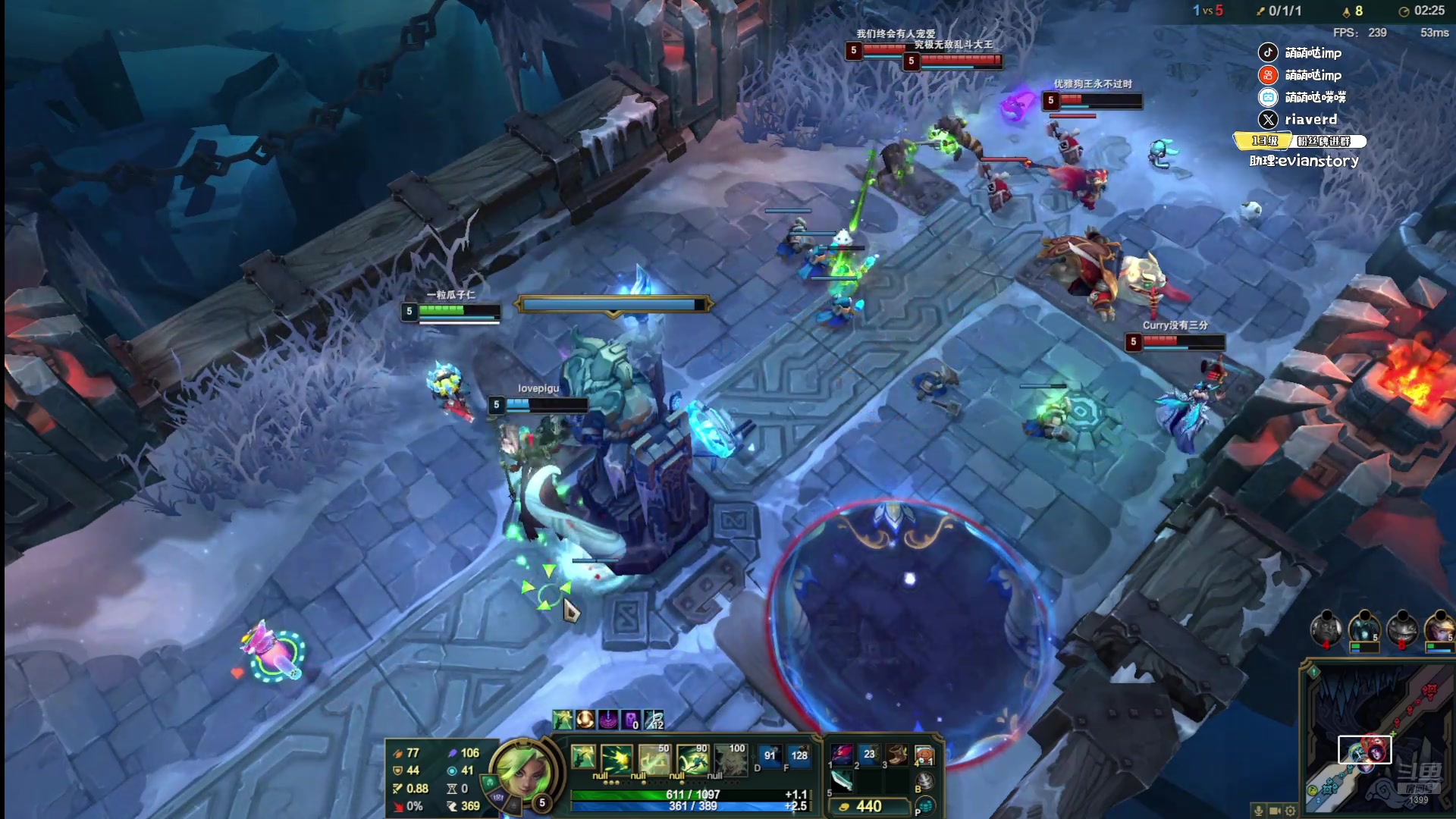Open the shop via the 440 gold button
The height and width of the screenshot is (819, 1456).
click(869, 806)
